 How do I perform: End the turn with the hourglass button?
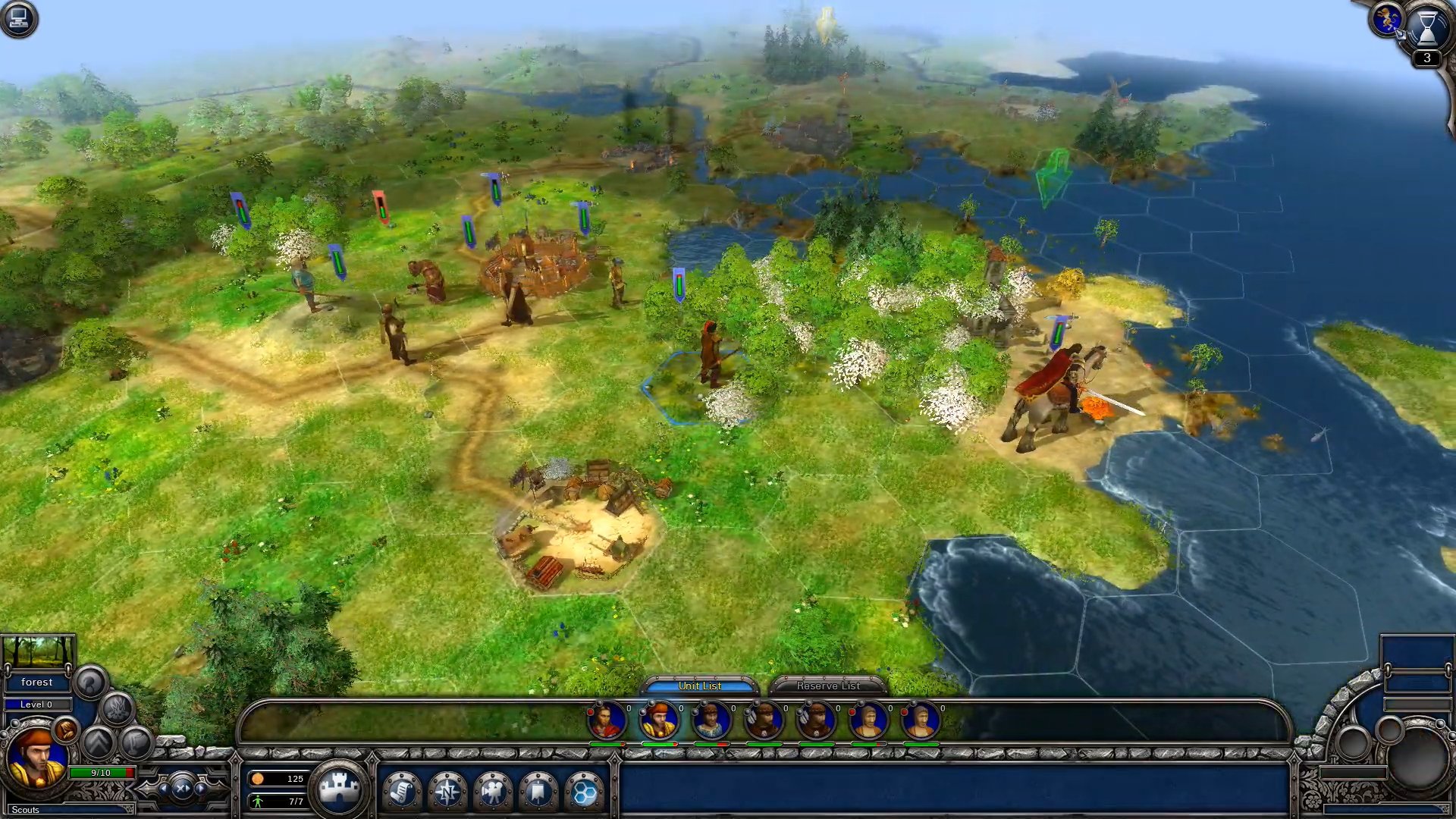pos(1426,27)
